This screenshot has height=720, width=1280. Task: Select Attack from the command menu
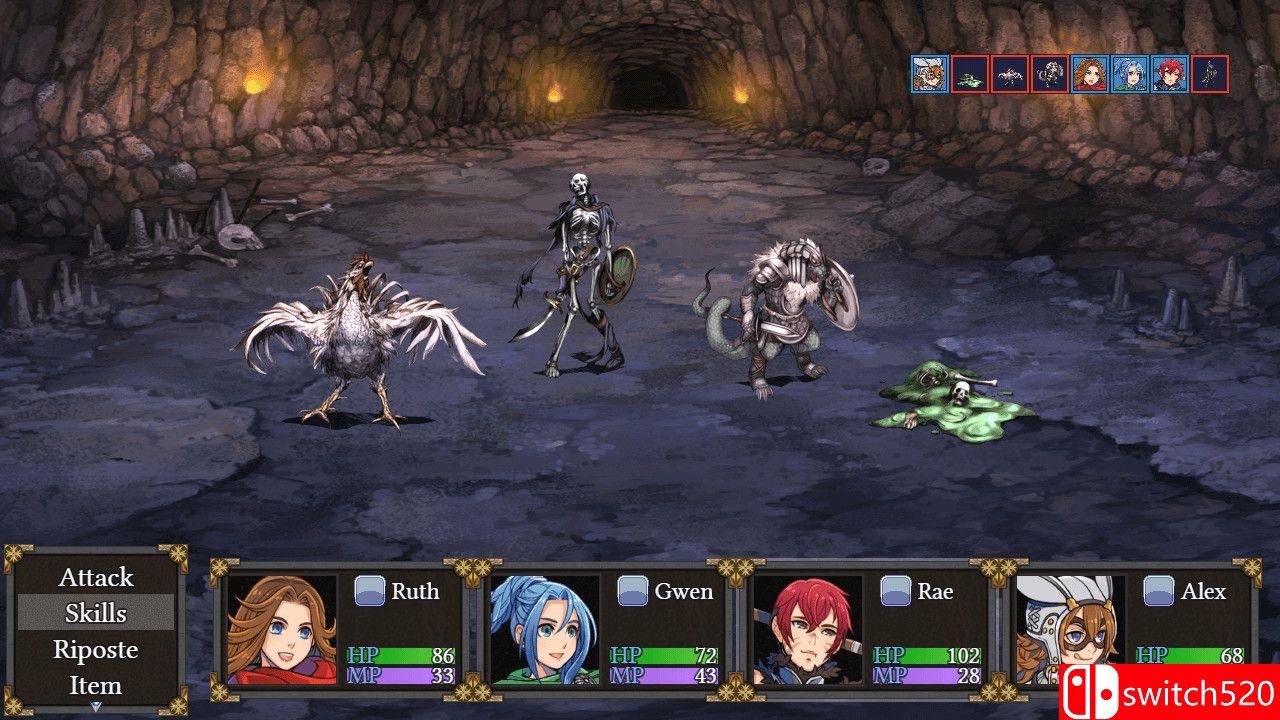tap(96, 577)
